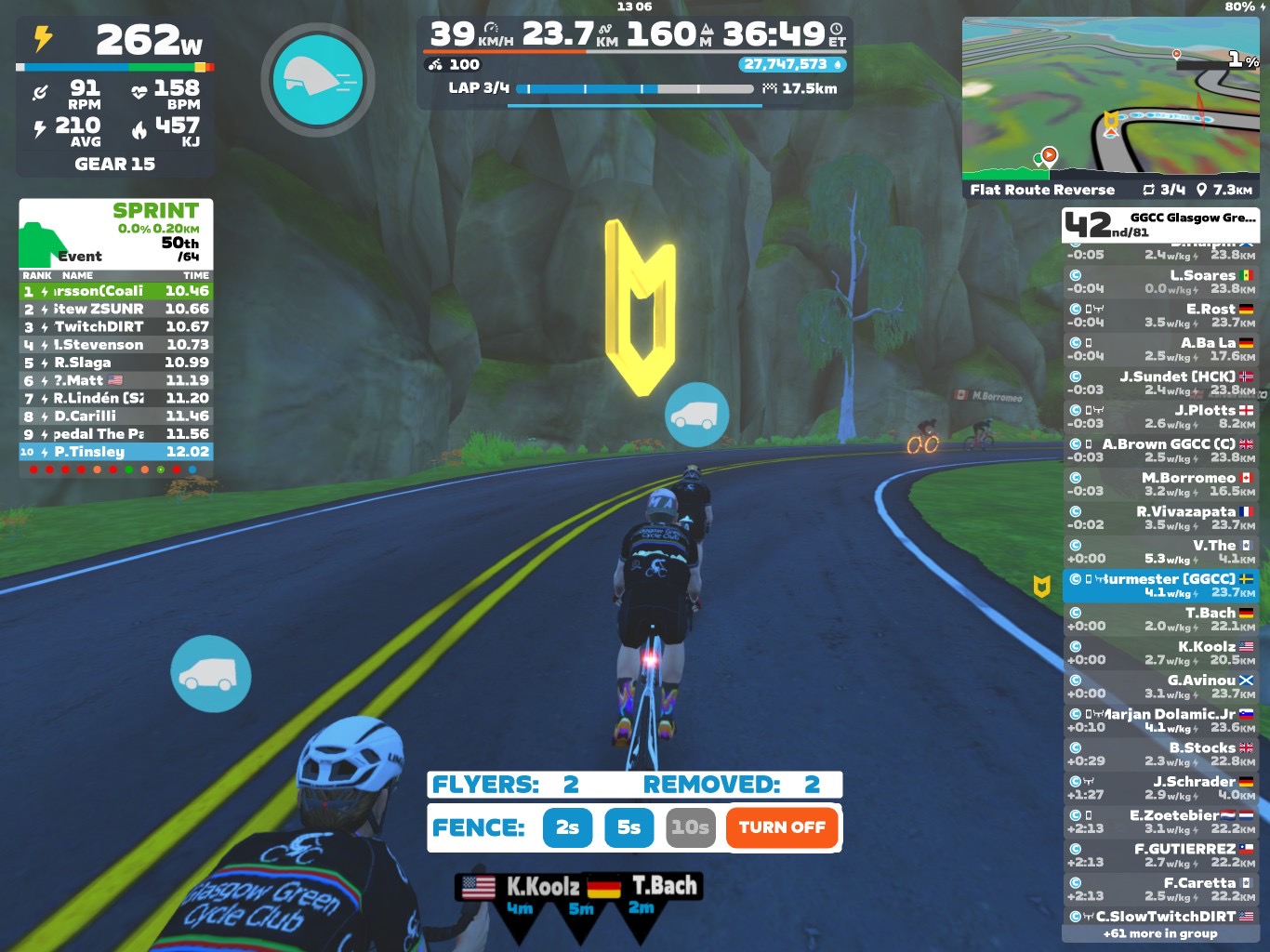Select K.Koolz in the riders list

coord(1160,653)
